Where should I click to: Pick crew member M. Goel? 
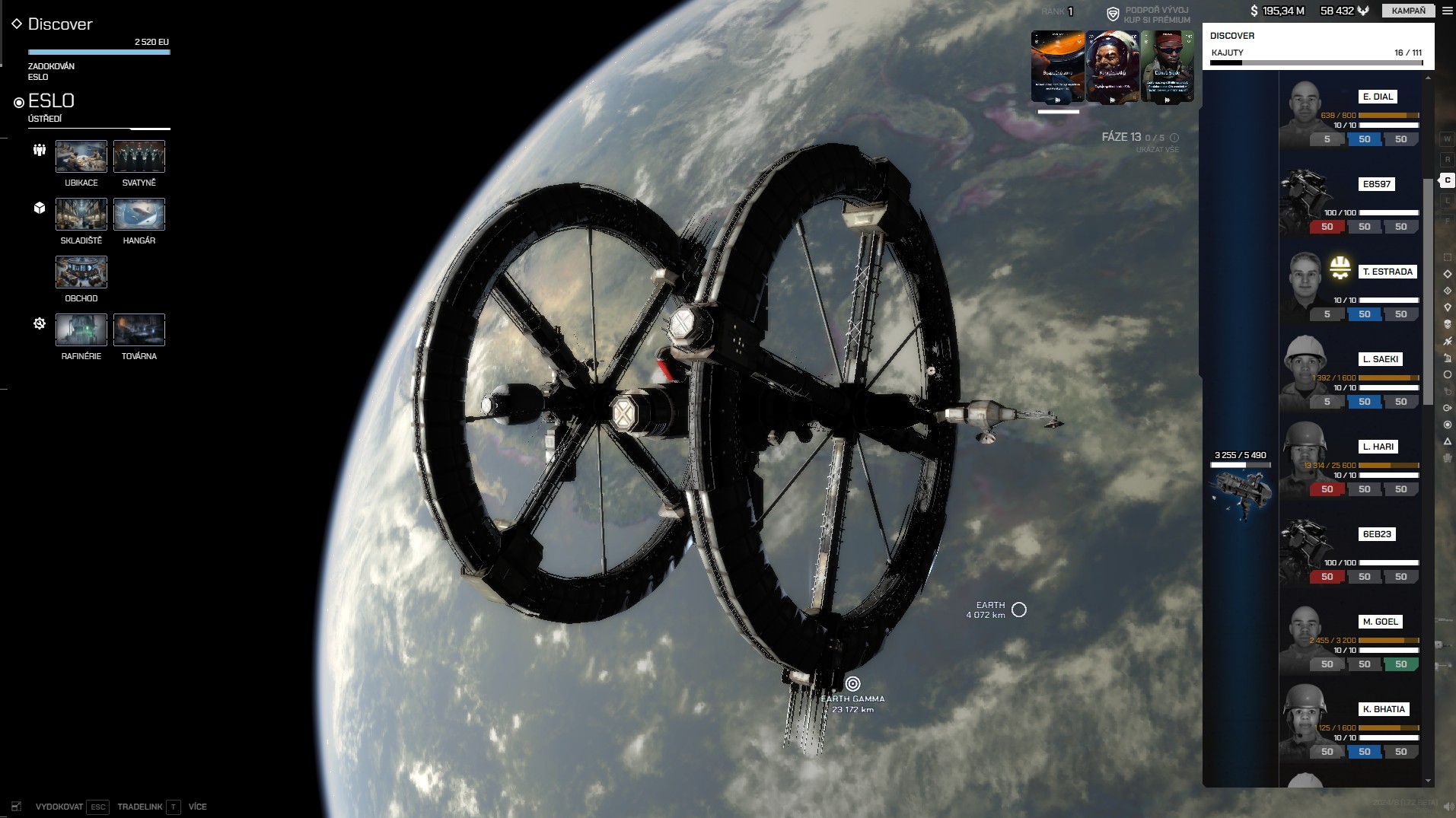(1380, 622)
